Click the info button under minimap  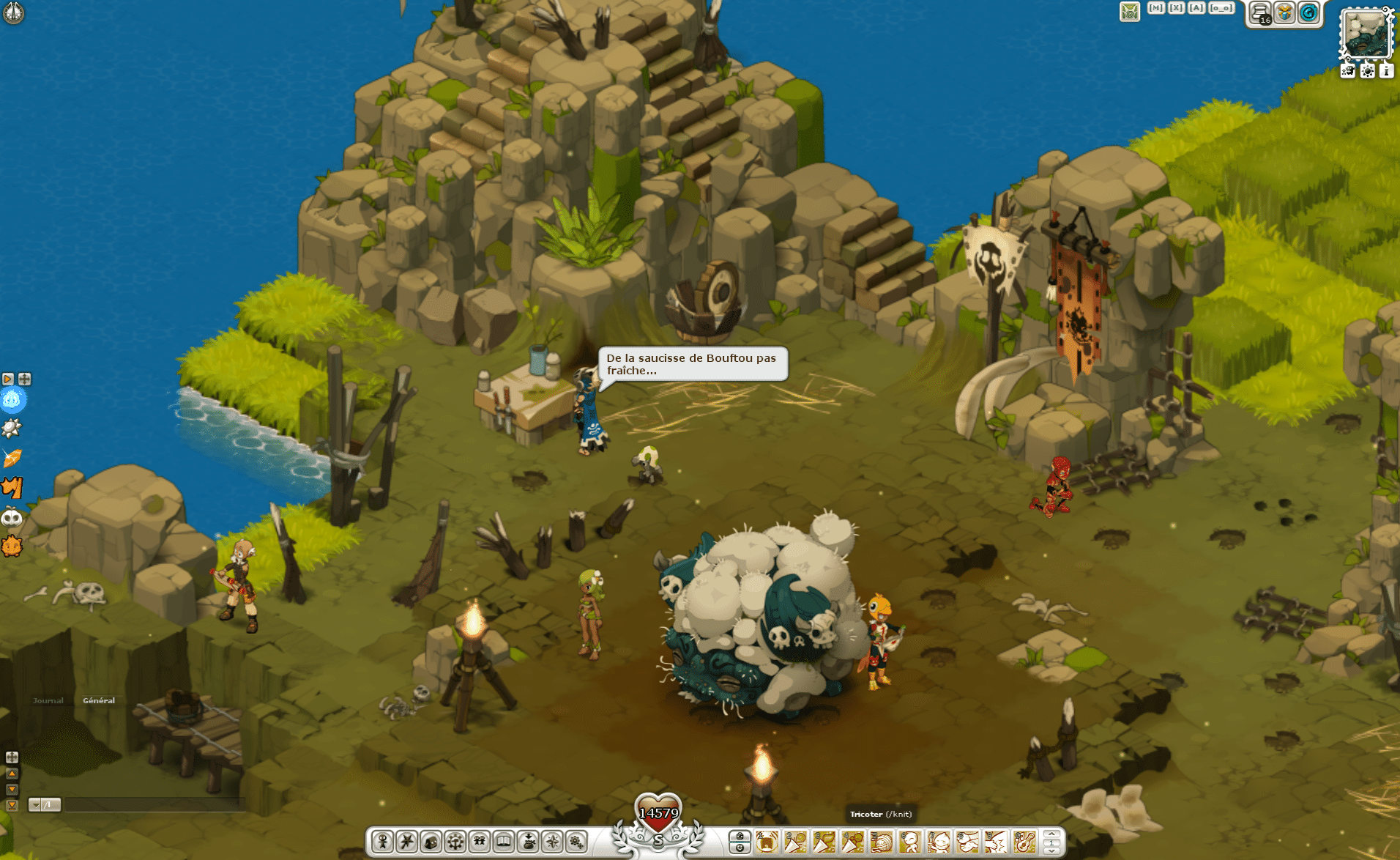(x=1386, y=71)
